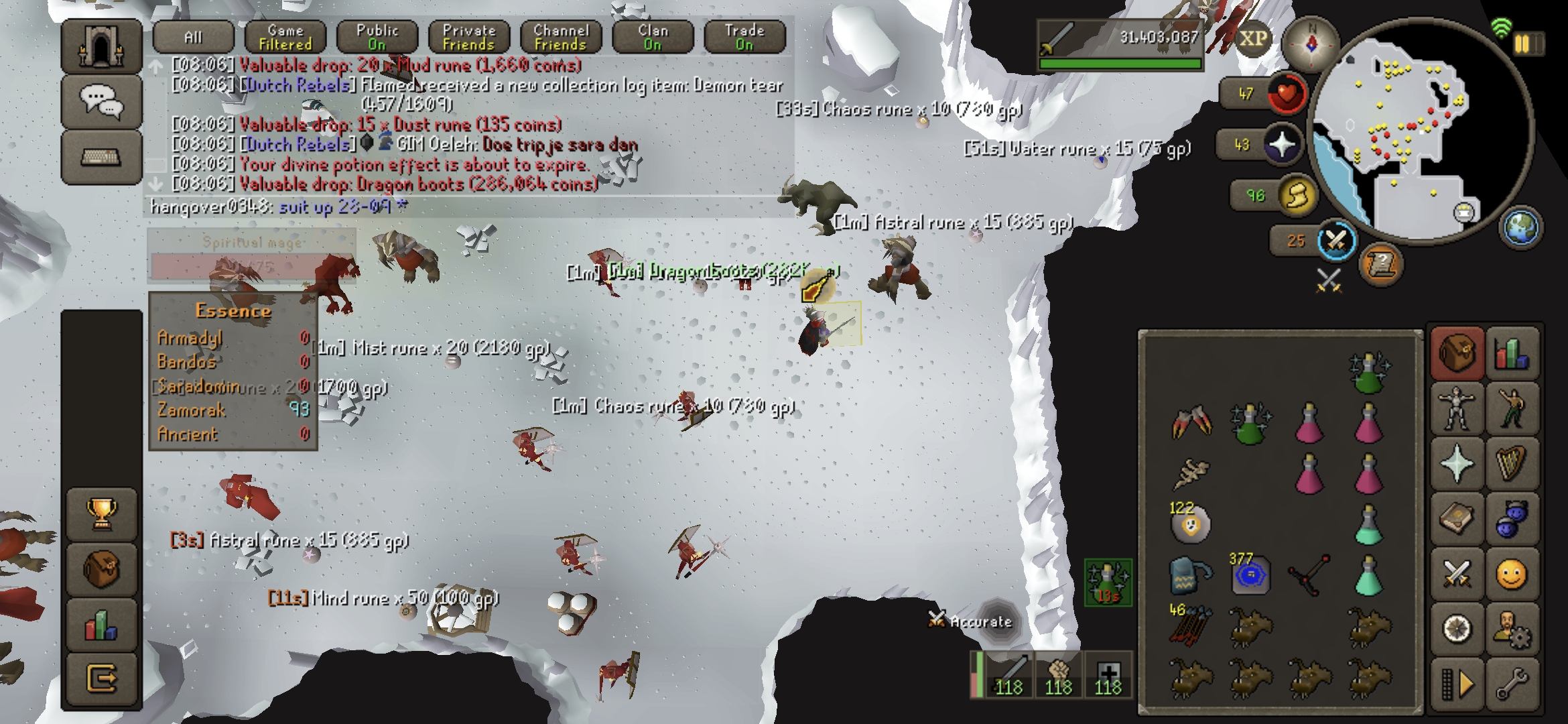This screenshot has height=724, width=1568.
Task: Open the wiki lookup scroll icon
Action: pyautogui.click(x=1380, y=265)
